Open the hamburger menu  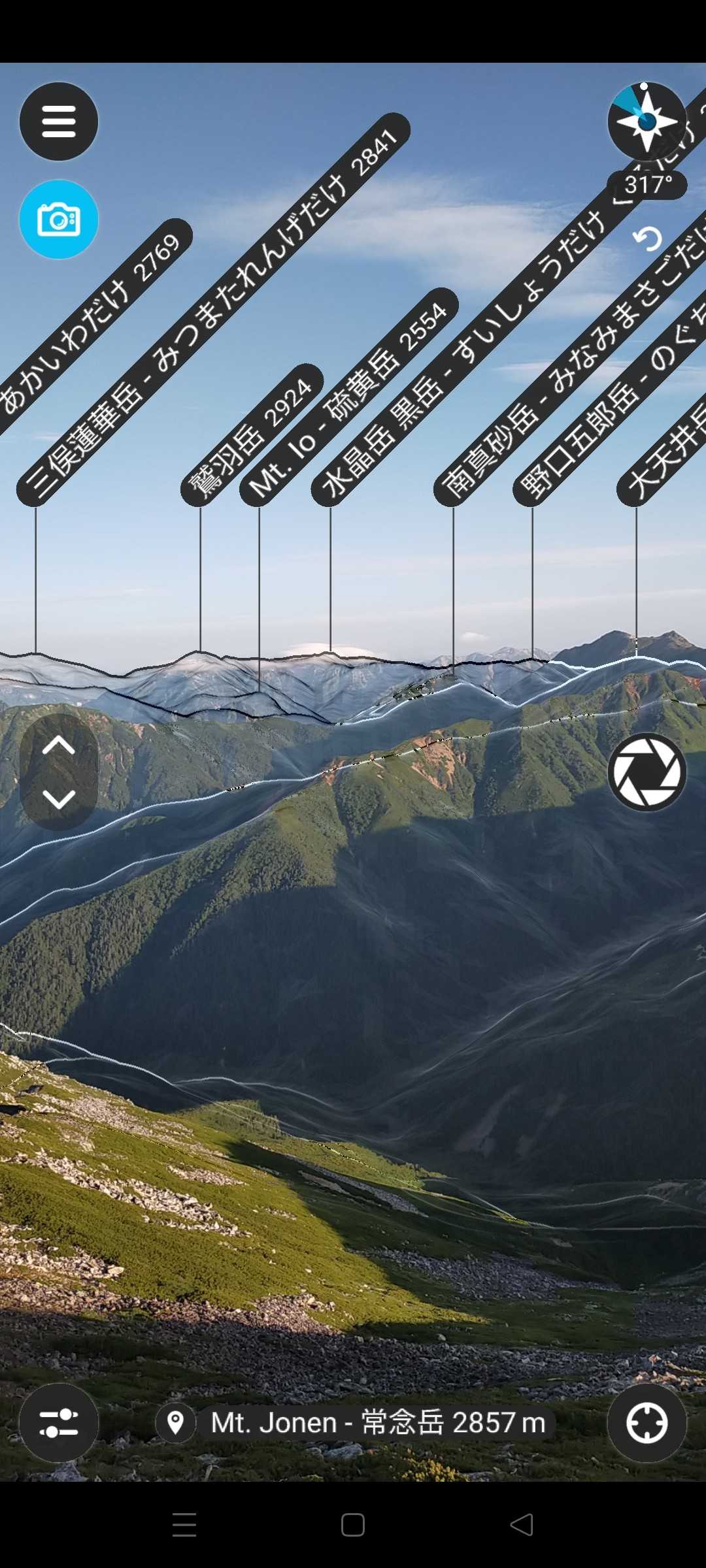(x=59, y=122)
